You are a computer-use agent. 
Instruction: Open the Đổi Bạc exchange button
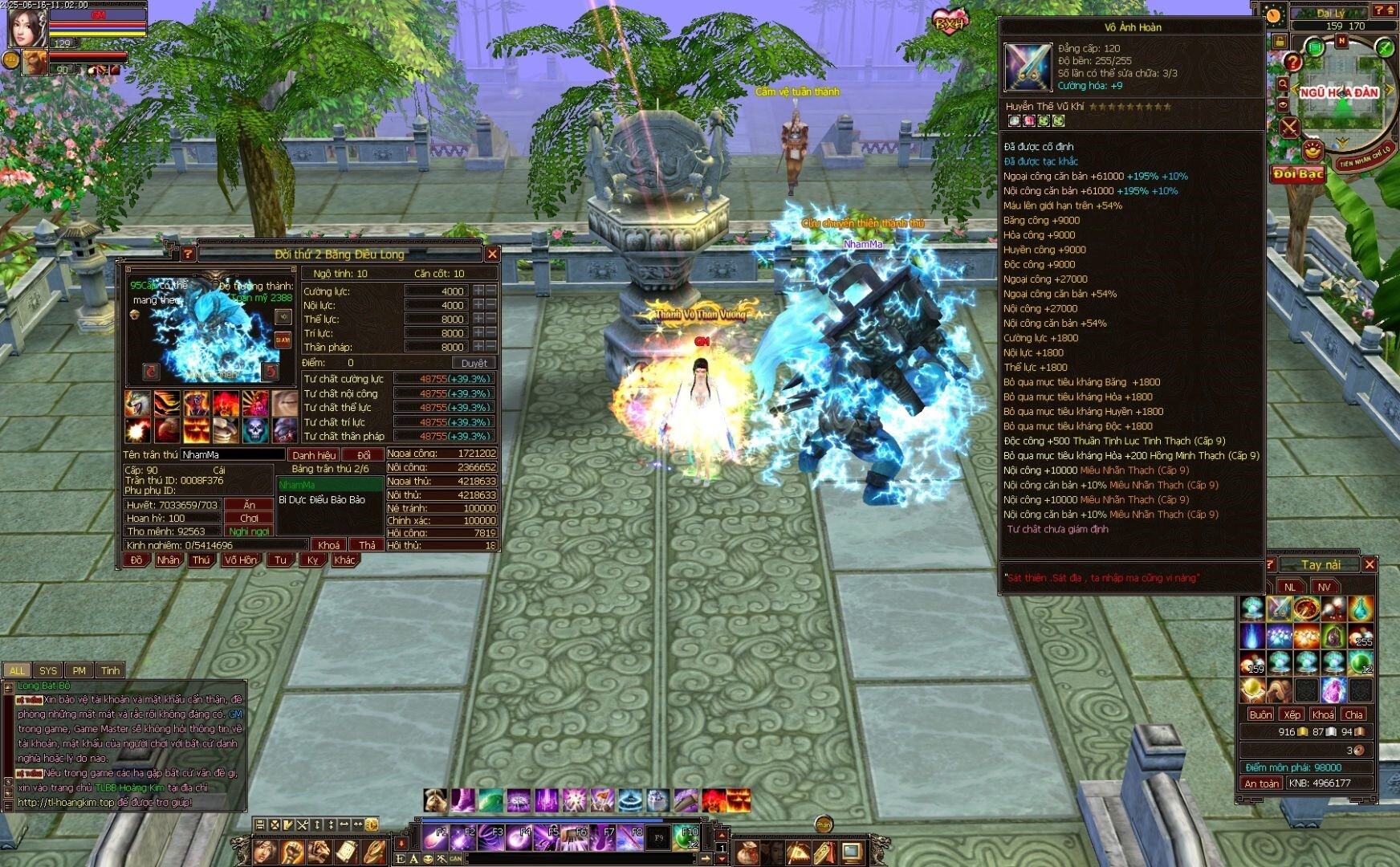click(1297, 174)
